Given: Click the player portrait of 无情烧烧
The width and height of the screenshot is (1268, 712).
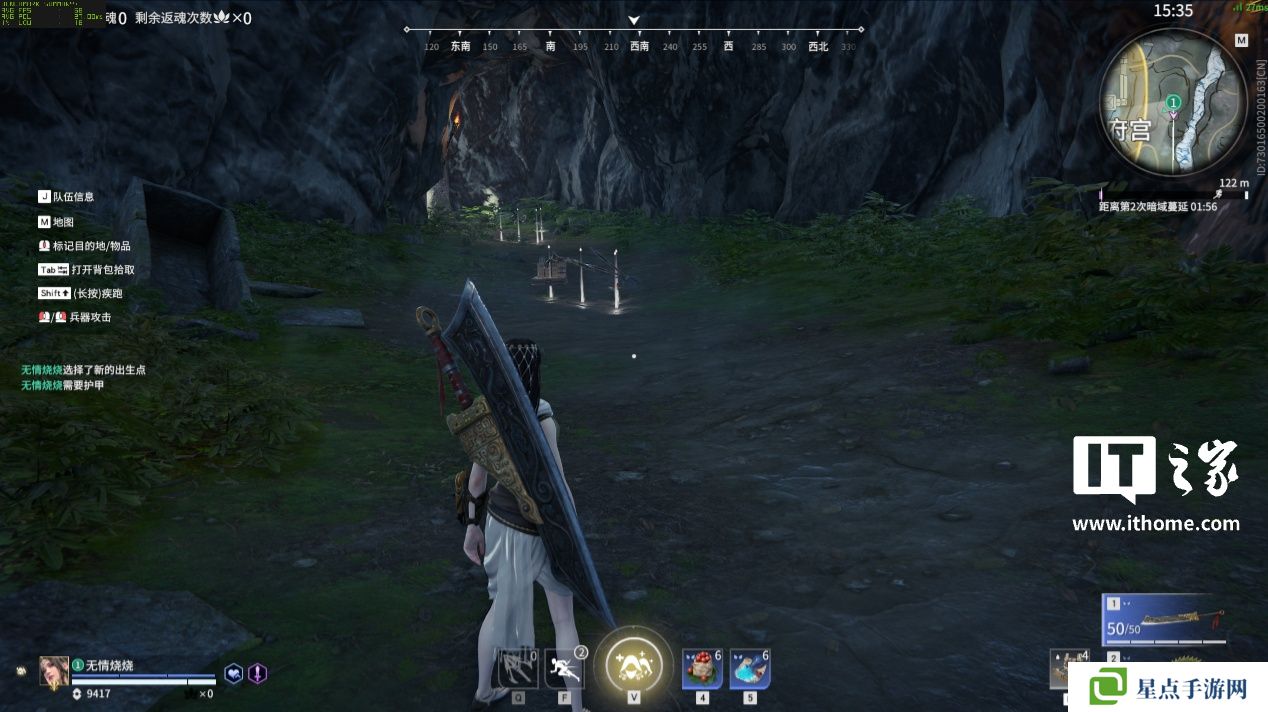Looking at the screenshot, I should [54, 671].
